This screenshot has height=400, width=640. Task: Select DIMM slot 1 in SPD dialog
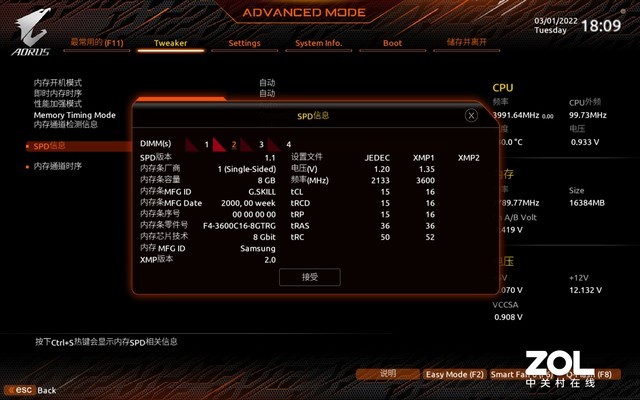pyautogui.click(x=198, y=144)
